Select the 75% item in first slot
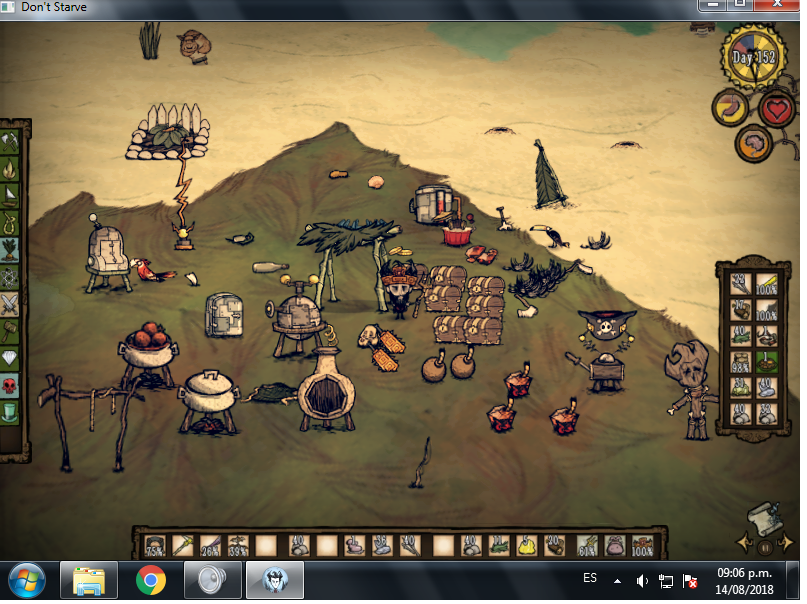Image resolution: width=807 pixels, height=604 pixels. 155,546
